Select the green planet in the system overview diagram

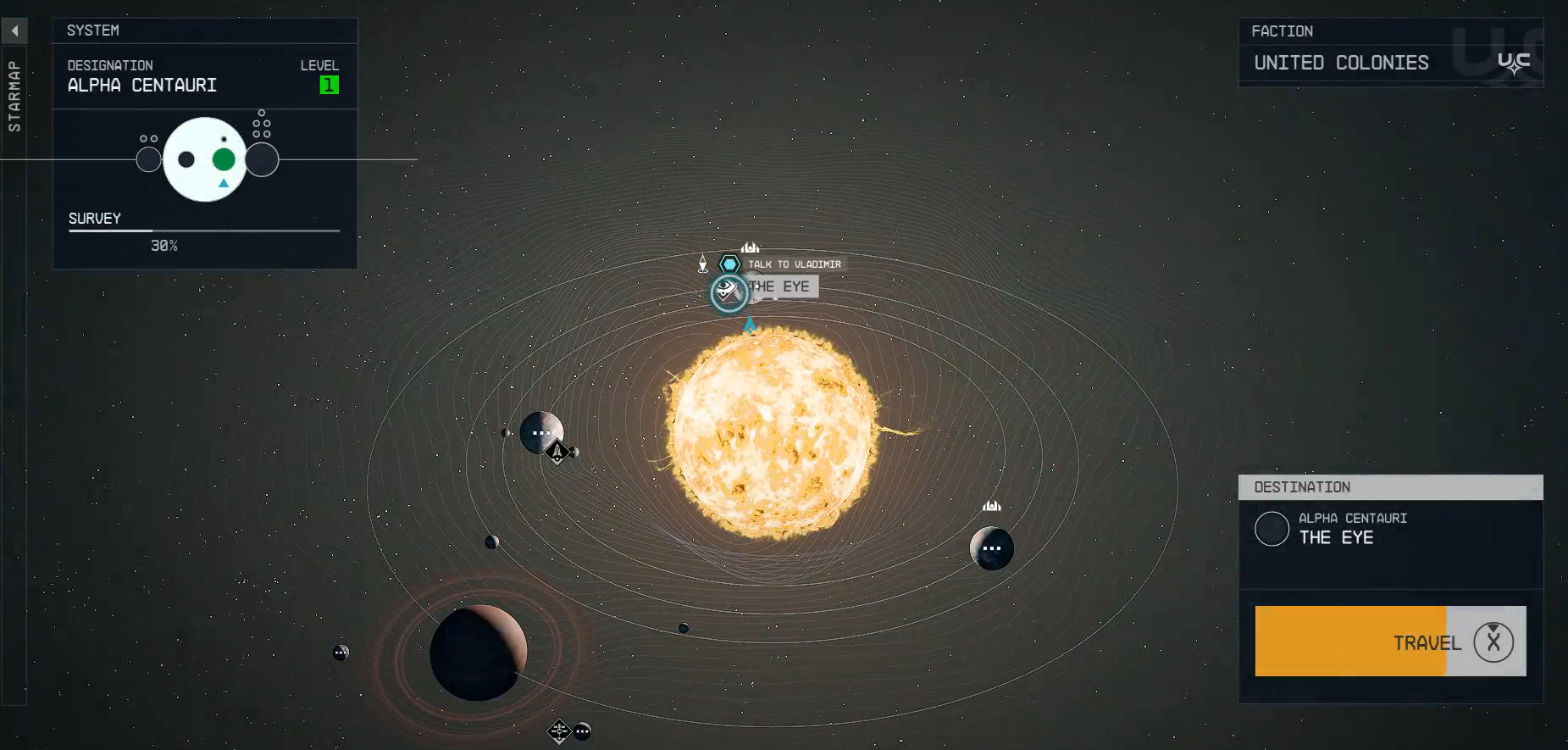223,158
